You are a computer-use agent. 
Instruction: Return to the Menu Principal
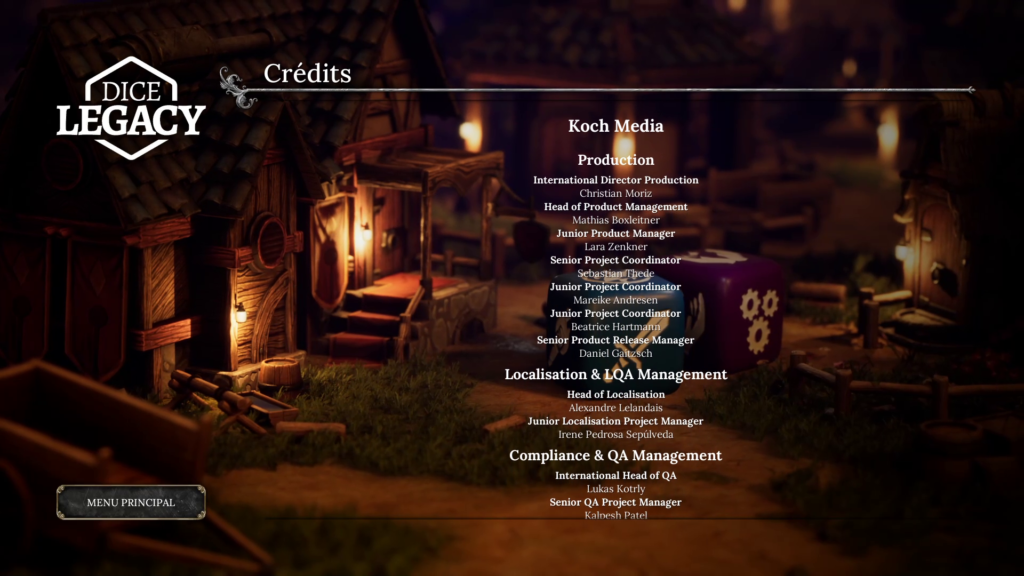[131, 502]
